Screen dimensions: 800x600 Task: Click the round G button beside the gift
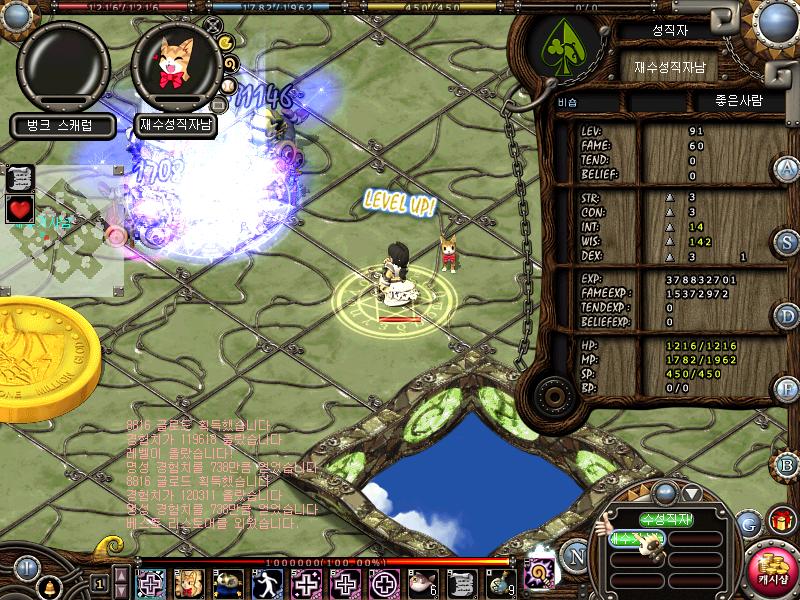pyautogui.click(x=749, y=522)
